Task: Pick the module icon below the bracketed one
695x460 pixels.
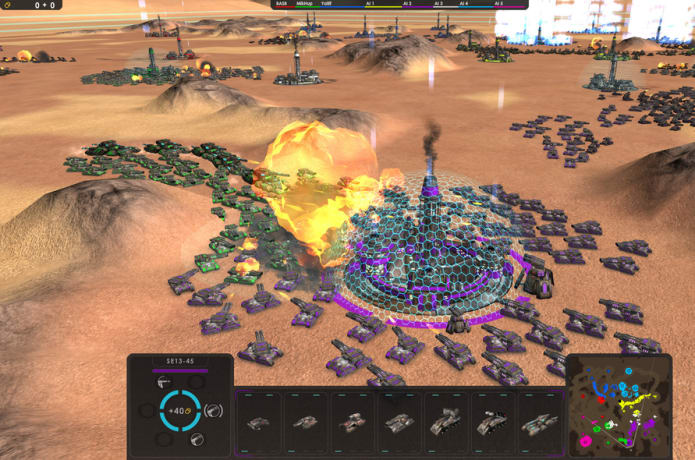Action: (x=198, y=439)
